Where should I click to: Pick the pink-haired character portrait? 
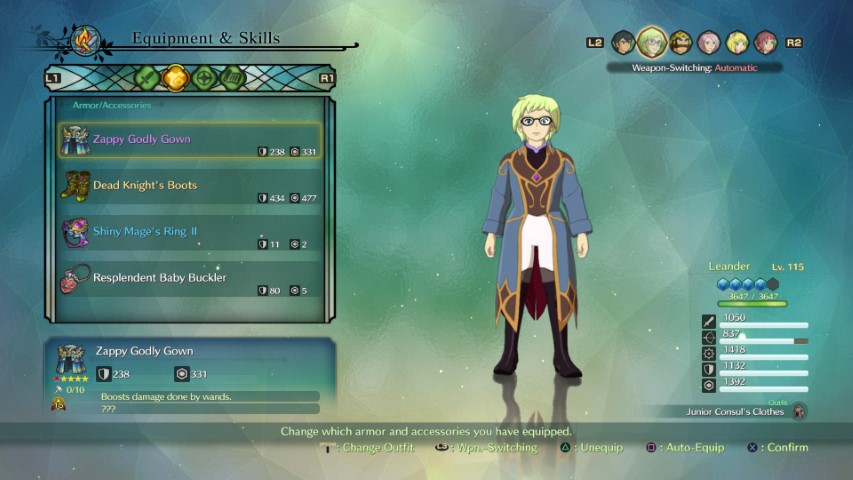click(709, 42)
